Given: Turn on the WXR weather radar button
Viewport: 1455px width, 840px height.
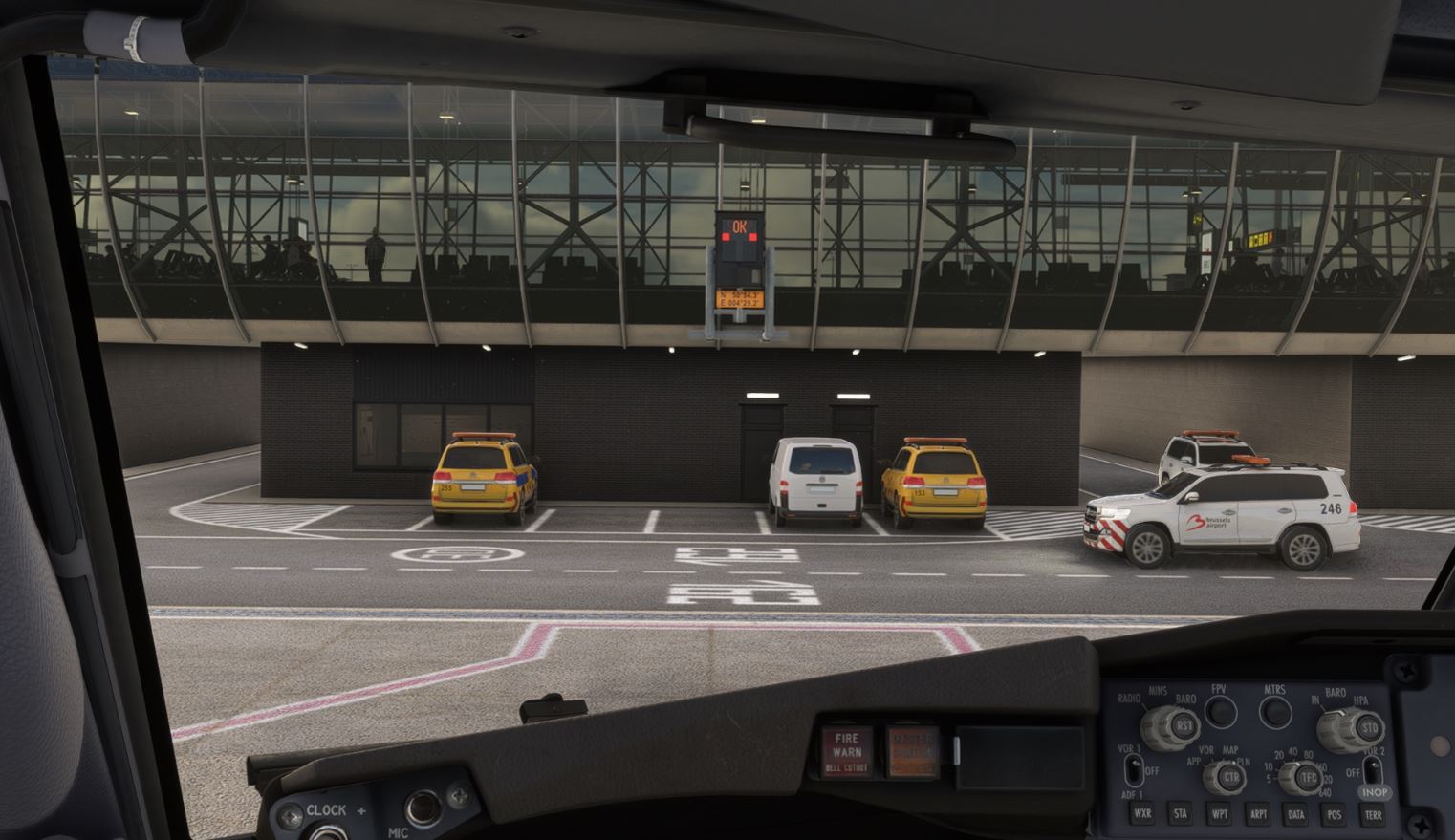Looking at the screenshot, I should click(x=1141, y=815).
